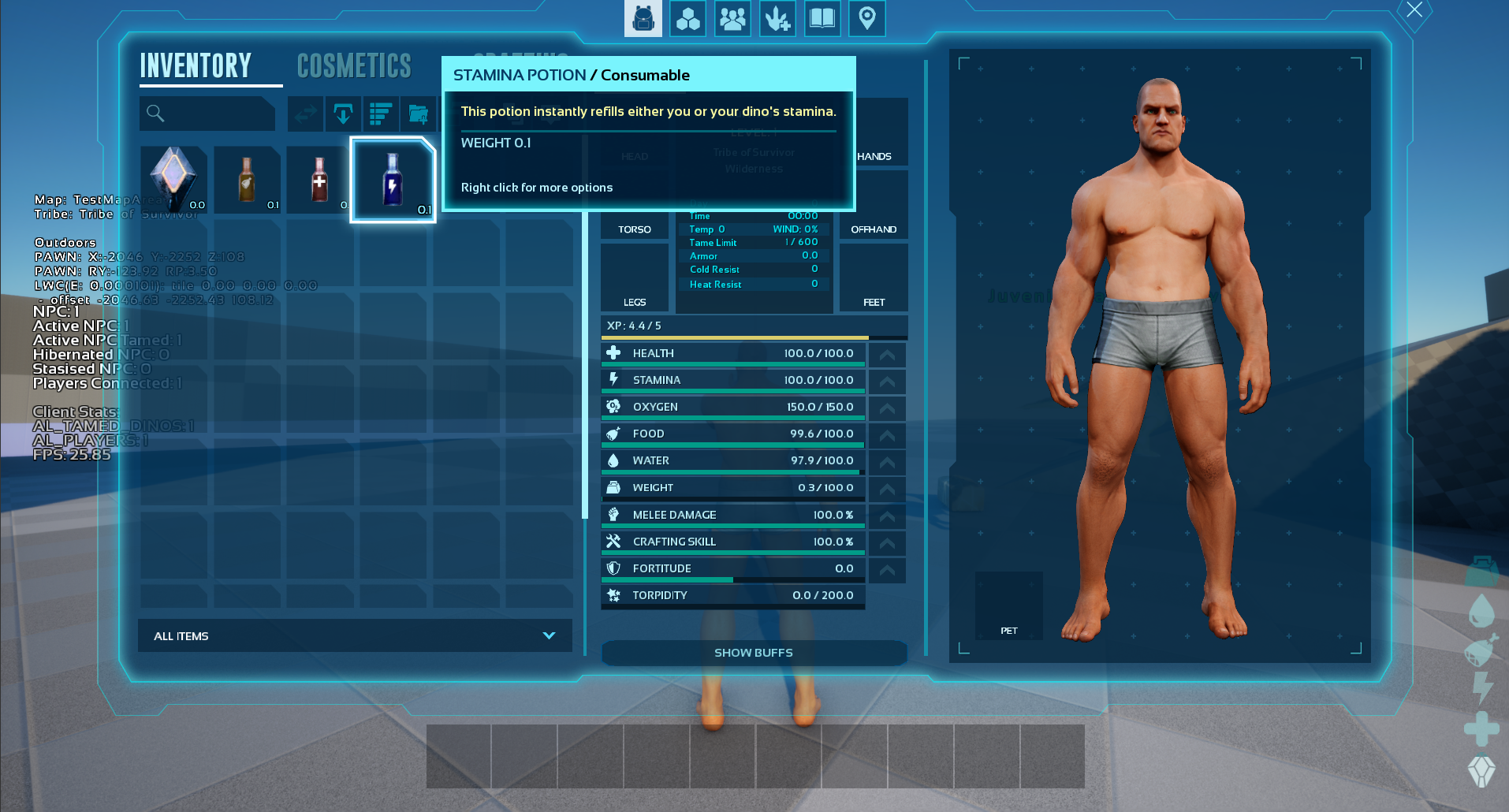This screenshot has width=1509, height=812.
Task: Click the folder icon in inventory toolbar
Action: (419, 114)
